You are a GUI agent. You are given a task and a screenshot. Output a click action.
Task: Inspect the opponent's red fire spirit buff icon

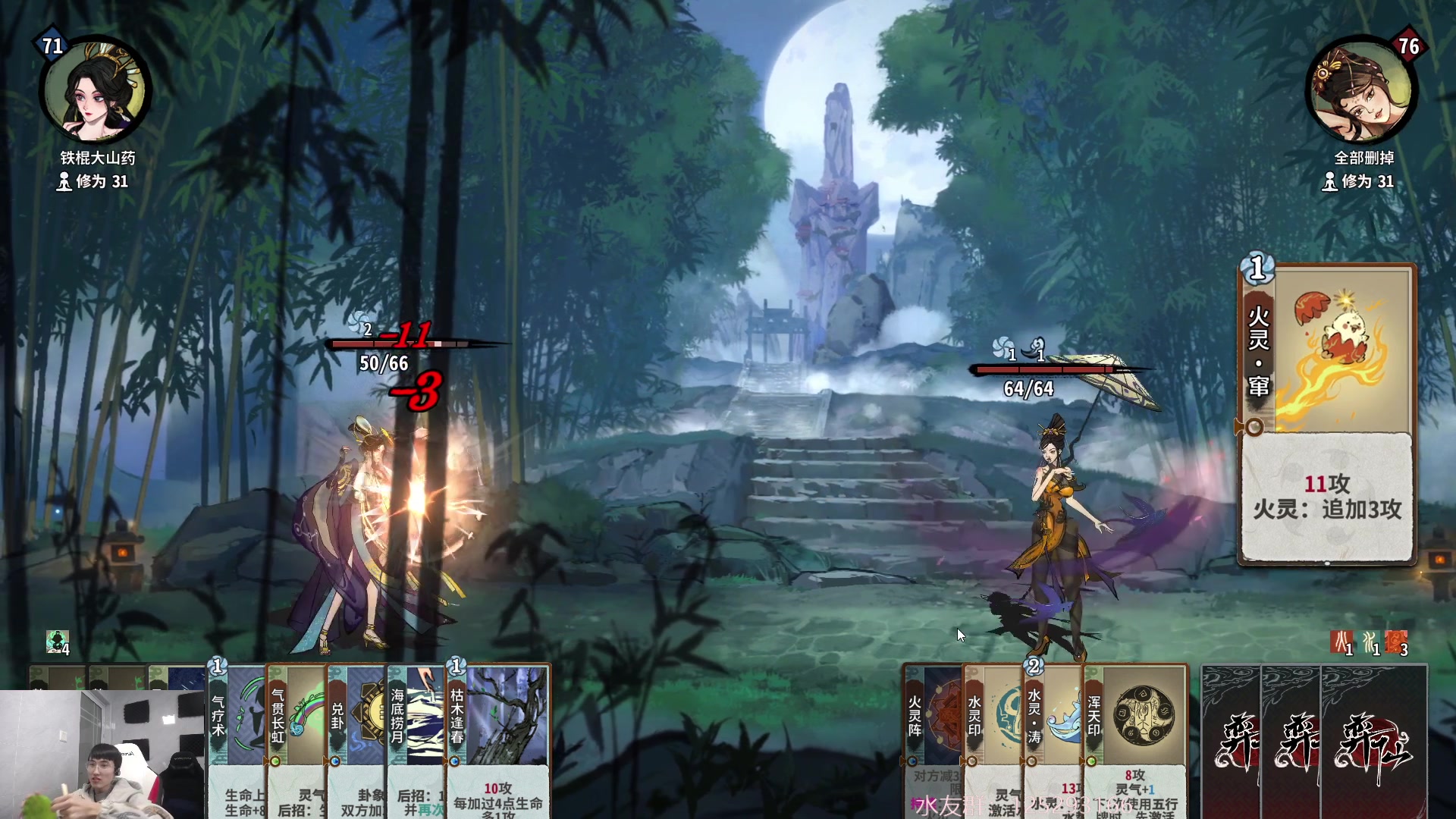click(1341, 642)
